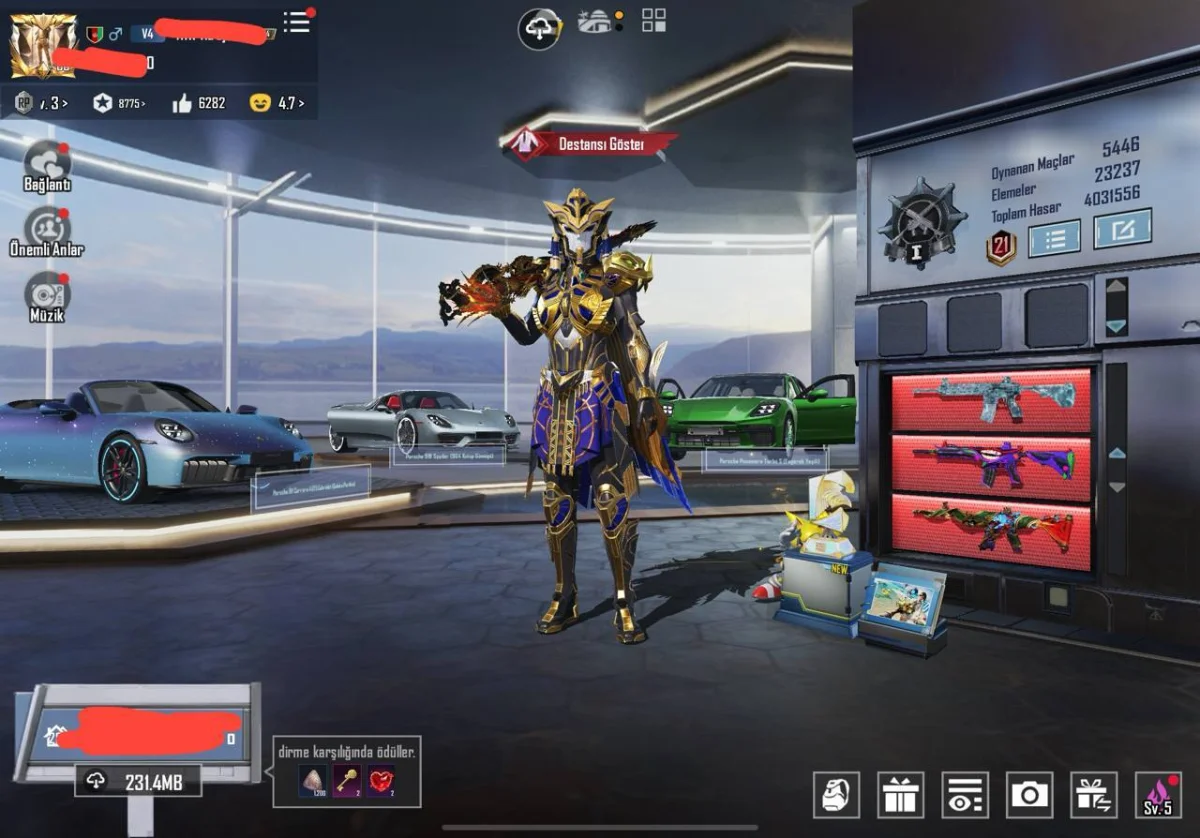Open the hamburger menu with red notification dot
The width and height of the screenshot is (1200, 838).
[x=297, y=22]
